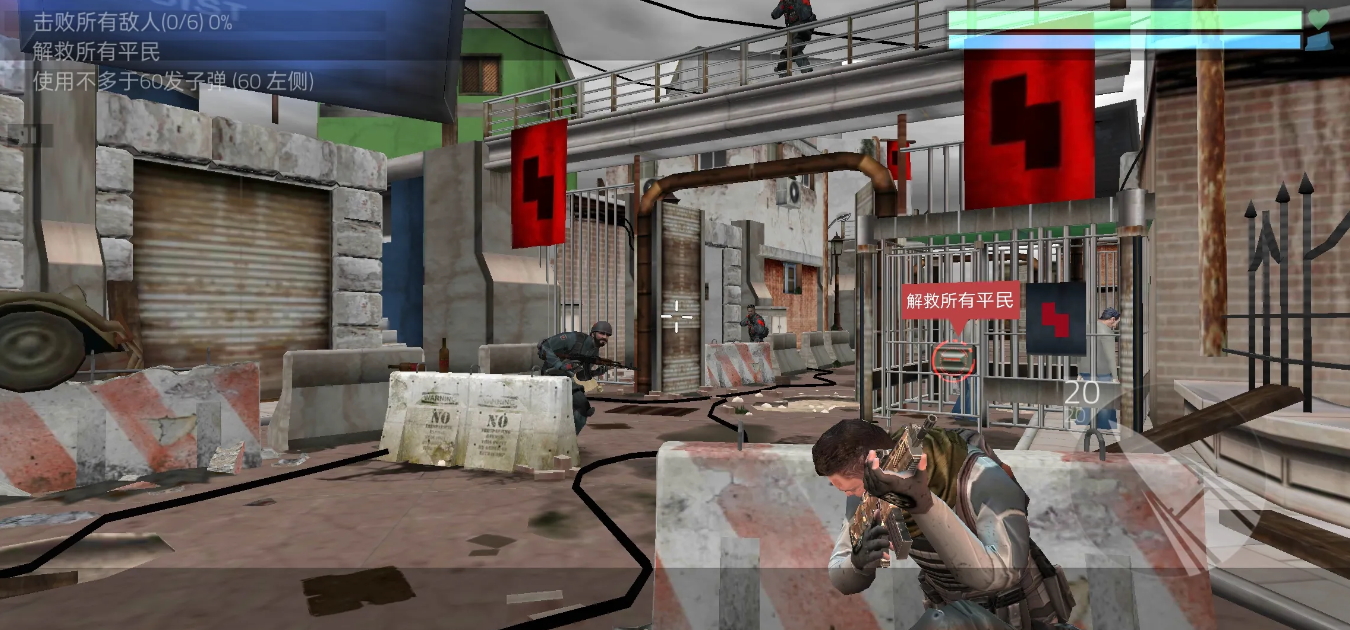Viewport: 1350px width, 630px height.
Task: Target the red-circled lock objective marker
Action: point(954,359)
